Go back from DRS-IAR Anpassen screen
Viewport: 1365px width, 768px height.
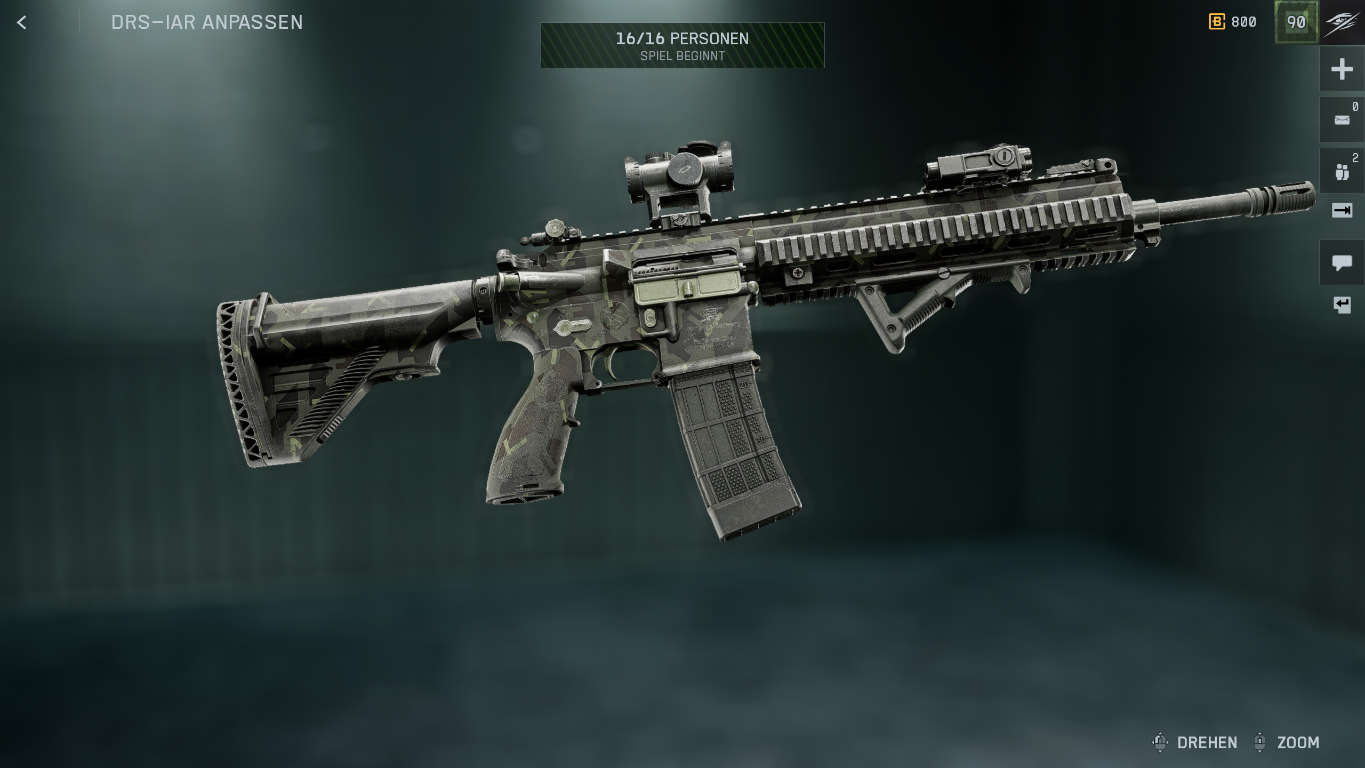[x=22, y=22]
